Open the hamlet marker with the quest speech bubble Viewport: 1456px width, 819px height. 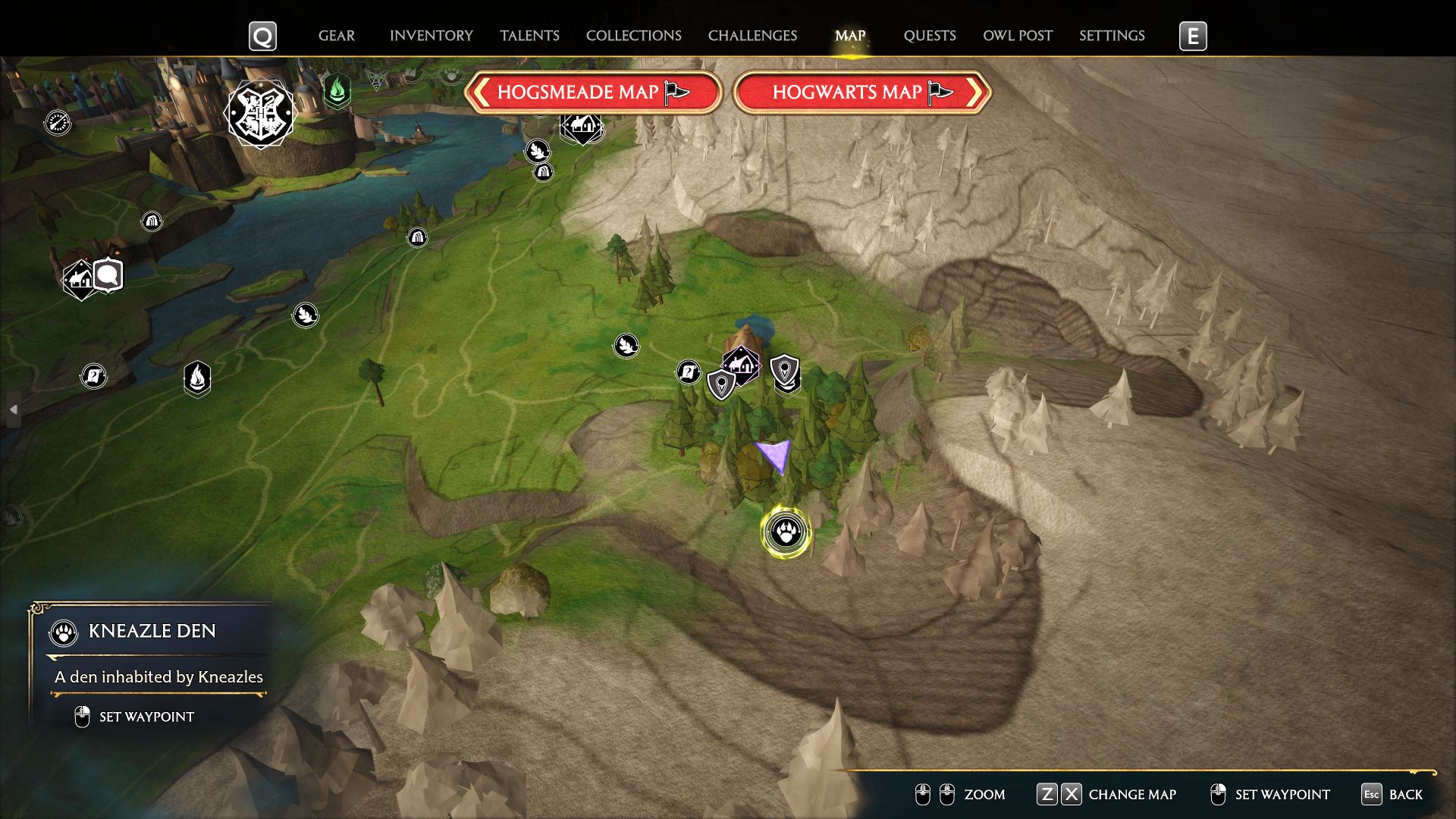(x=78, y=280)
